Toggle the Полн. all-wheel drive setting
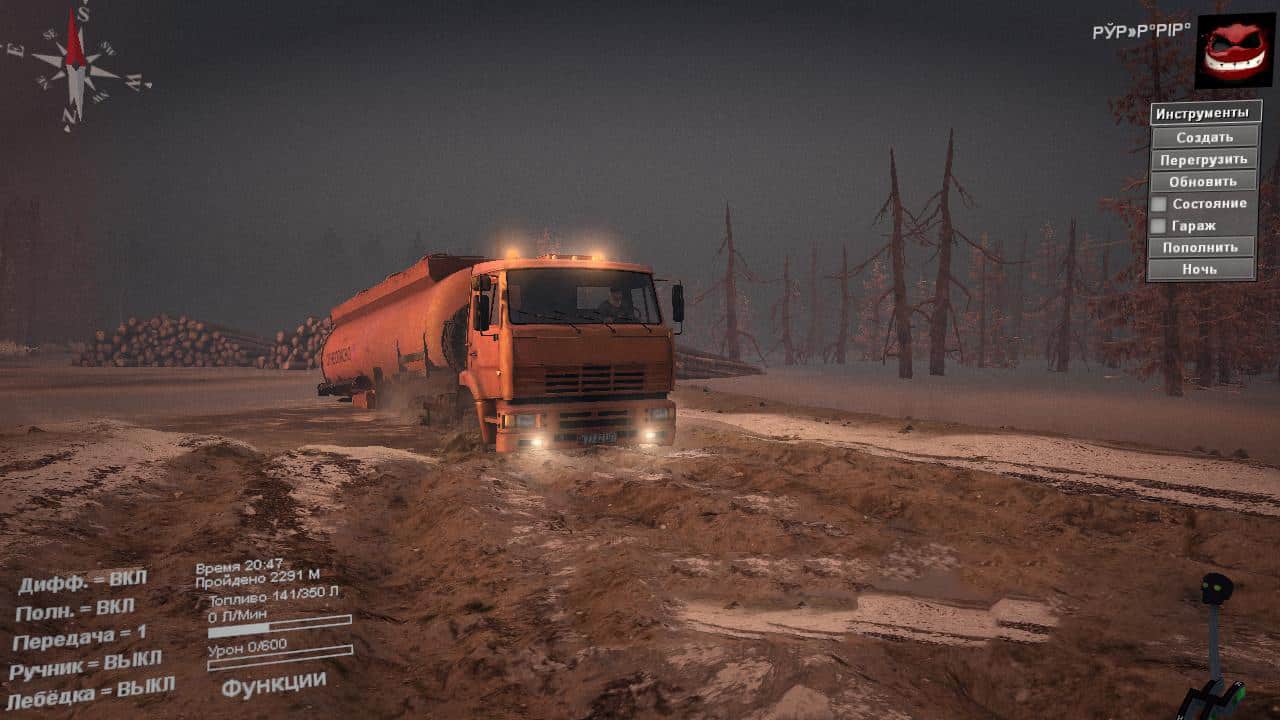This screenshot has height=720, width=1280. pyautogui.click(x=75, y=609)
